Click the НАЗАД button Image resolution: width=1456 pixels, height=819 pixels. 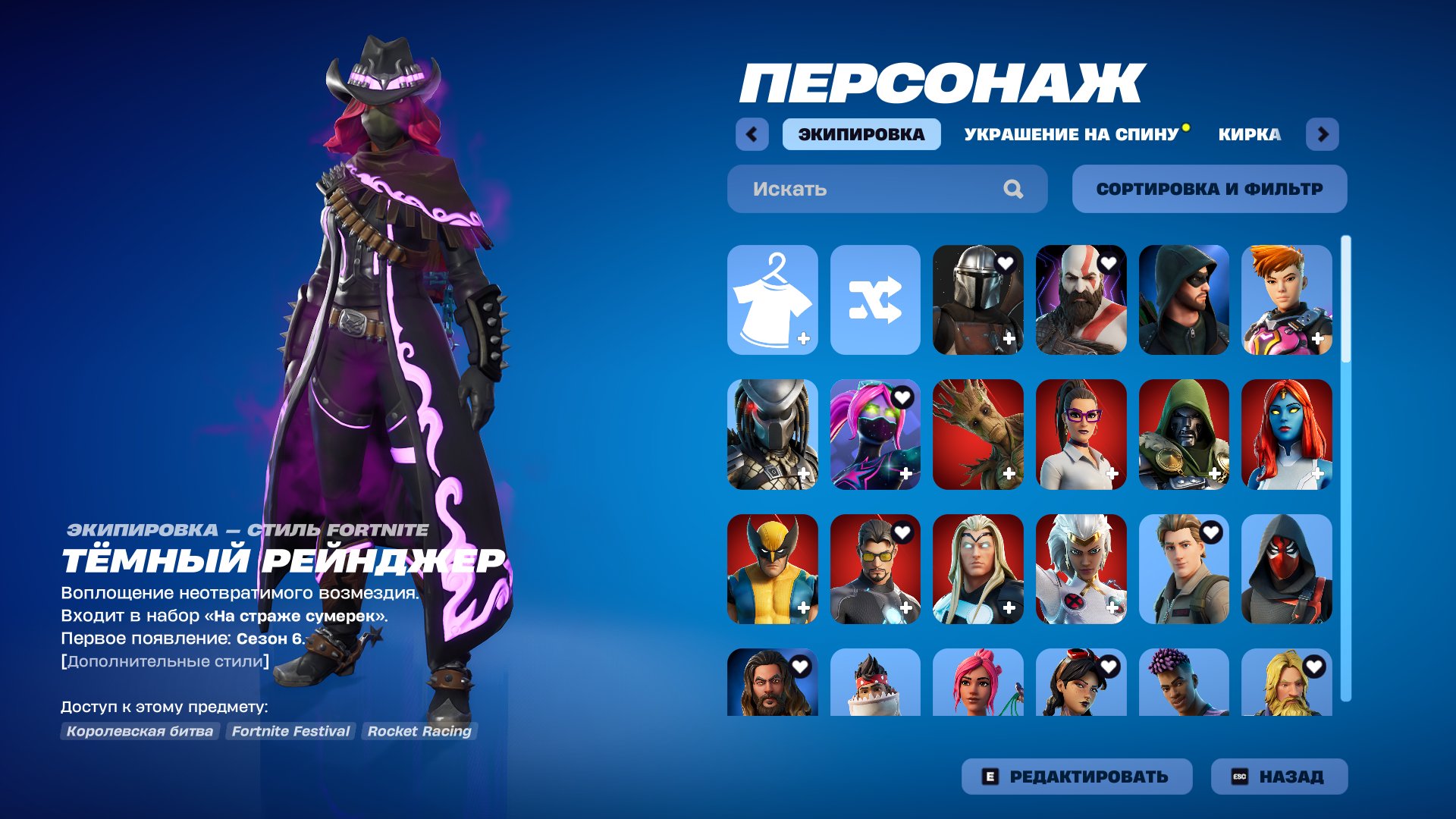(x=1278, y=776)
